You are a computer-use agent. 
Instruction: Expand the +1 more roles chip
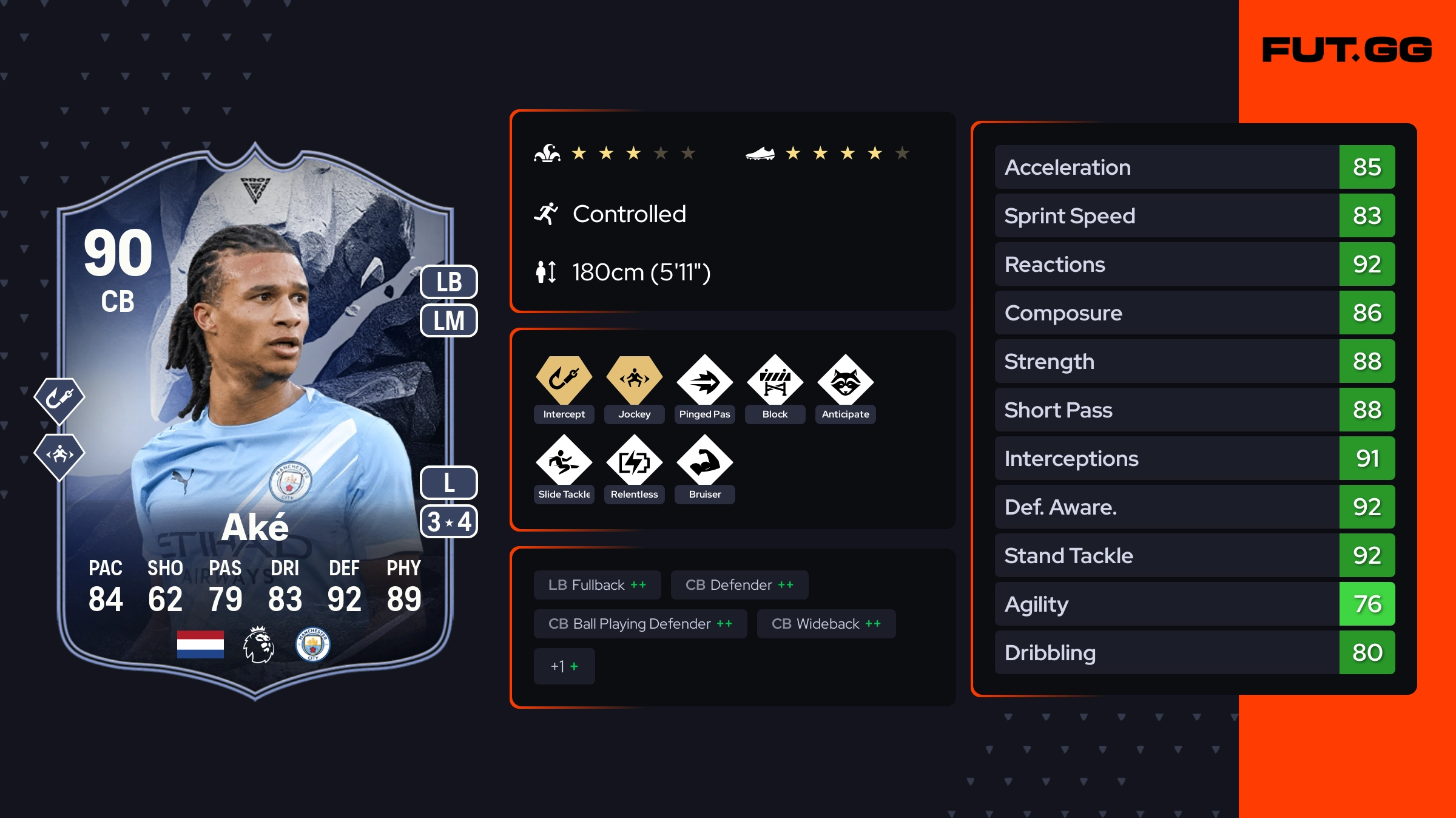[564, 666]
